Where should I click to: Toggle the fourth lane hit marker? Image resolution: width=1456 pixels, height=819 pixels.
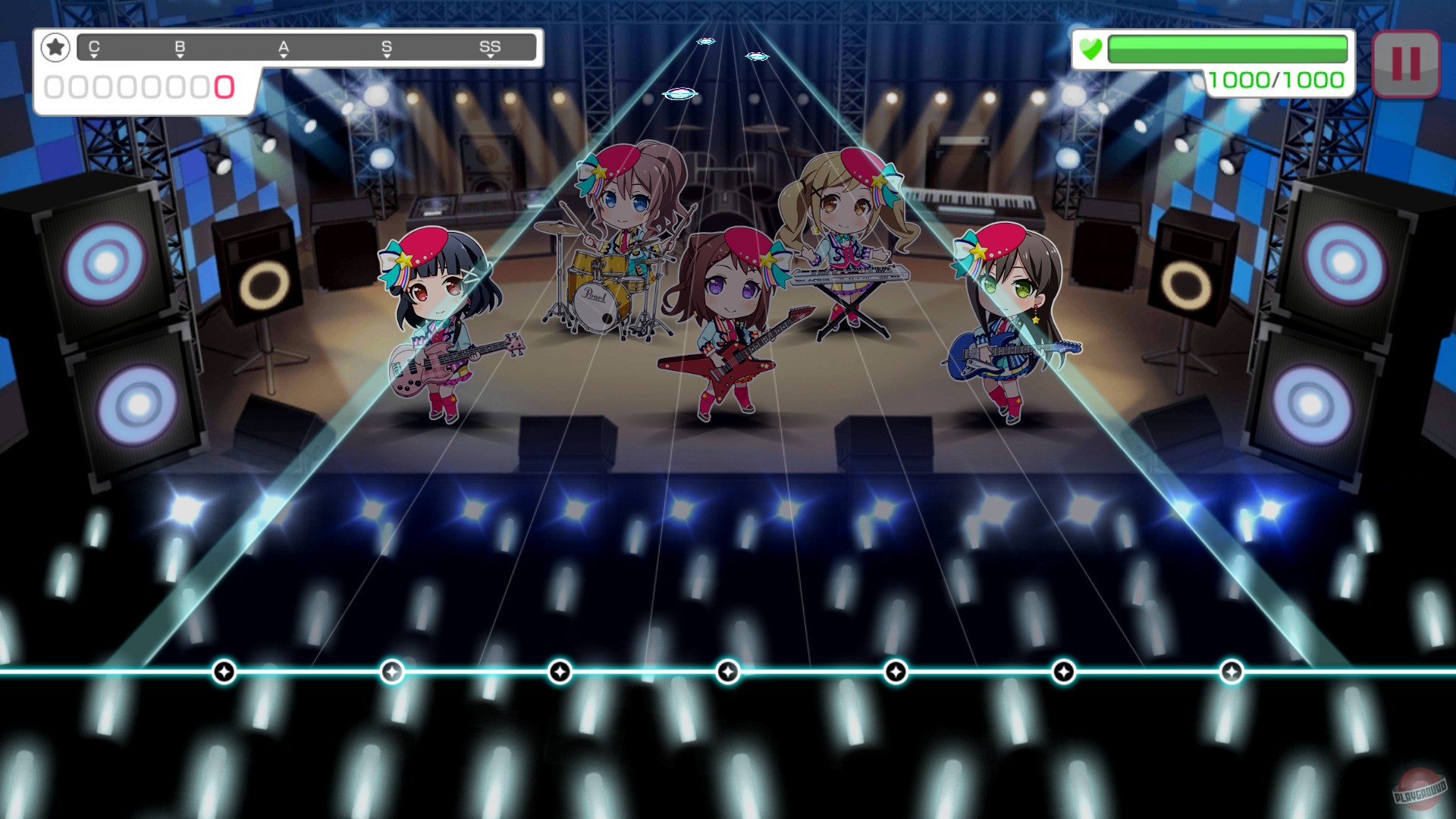pyautogui.click(x=726, y=671)
